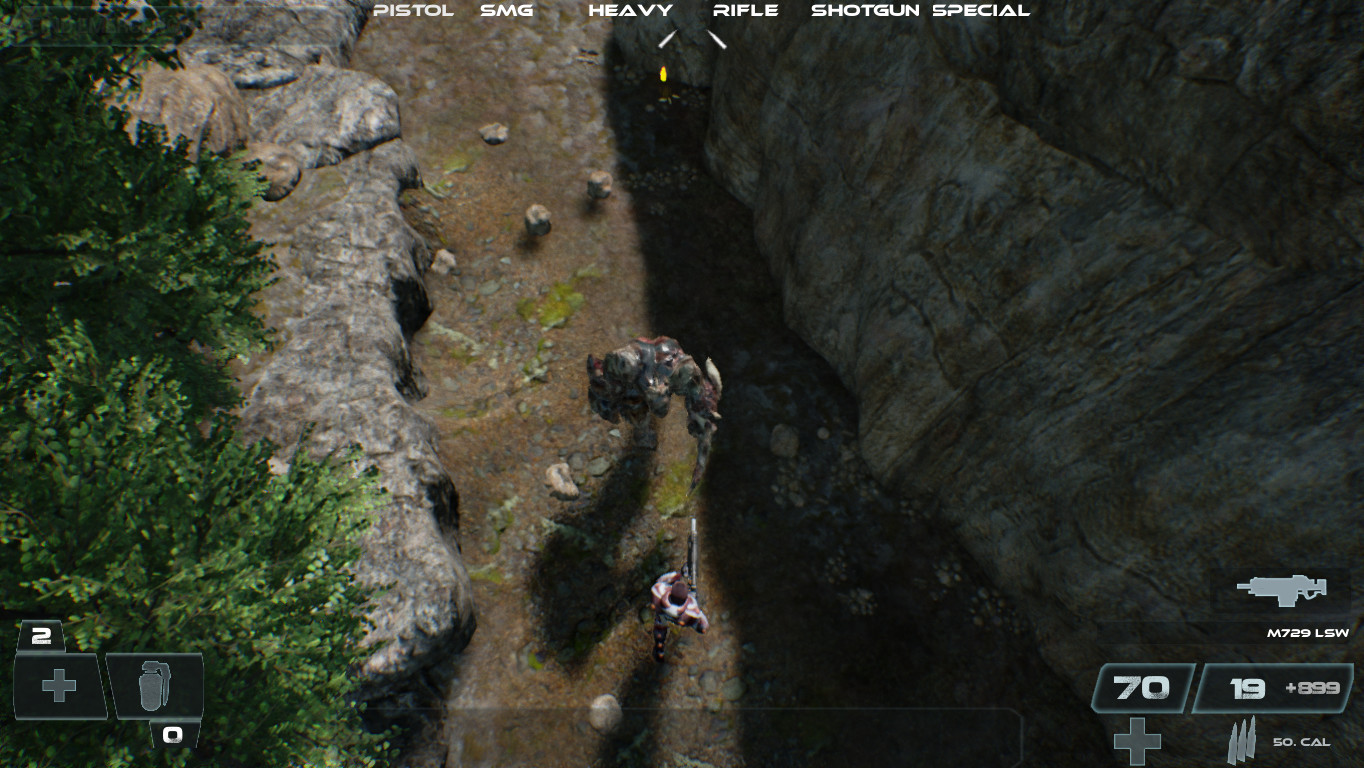Screen dimensions: 1364x768
Task: Click the health plus icon below the 70 counter
Action: tap(1135, 740)
